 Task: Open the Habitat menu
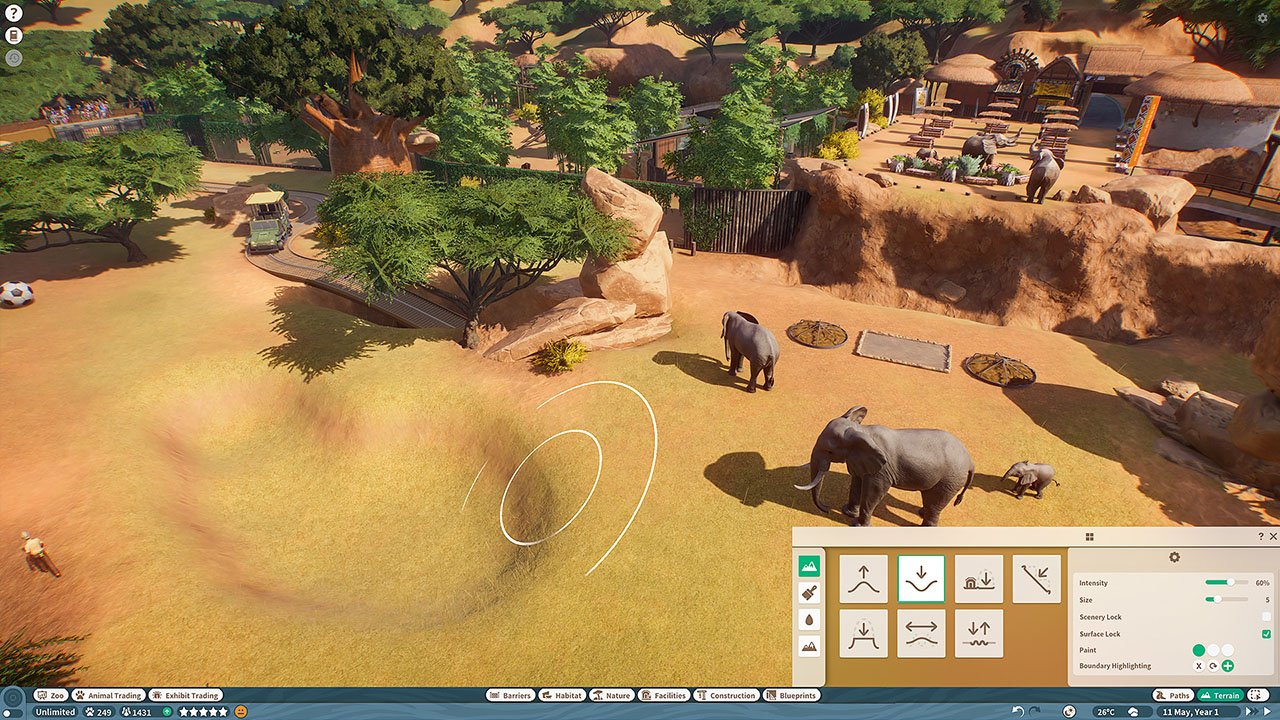point(561,695)
